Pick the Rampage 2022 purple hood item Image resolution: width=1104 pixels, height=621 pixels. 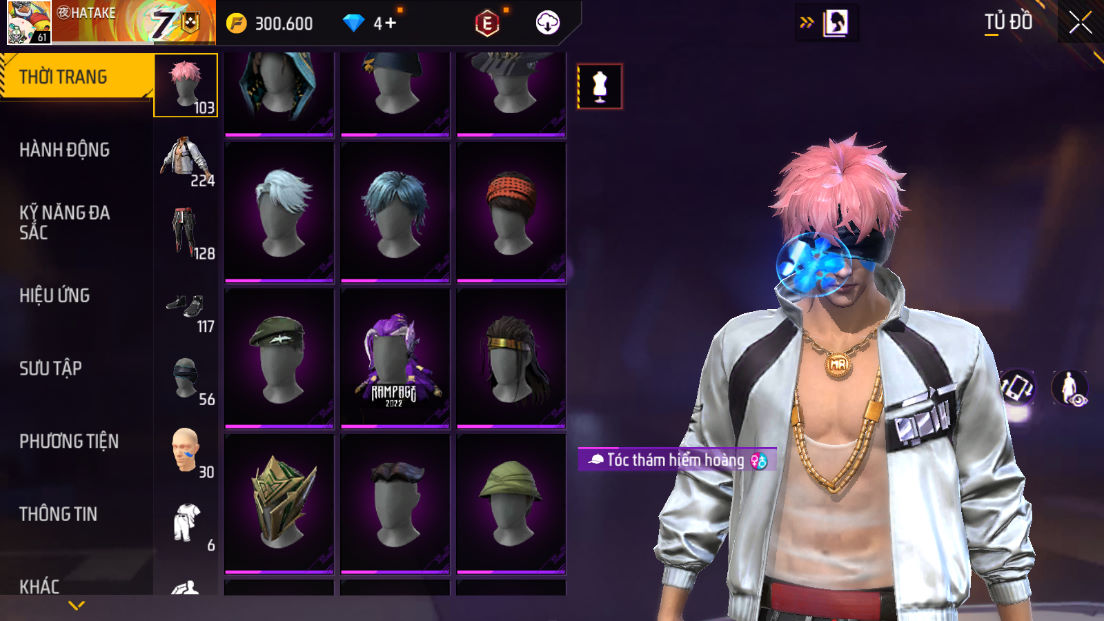(x=395, y=358)
